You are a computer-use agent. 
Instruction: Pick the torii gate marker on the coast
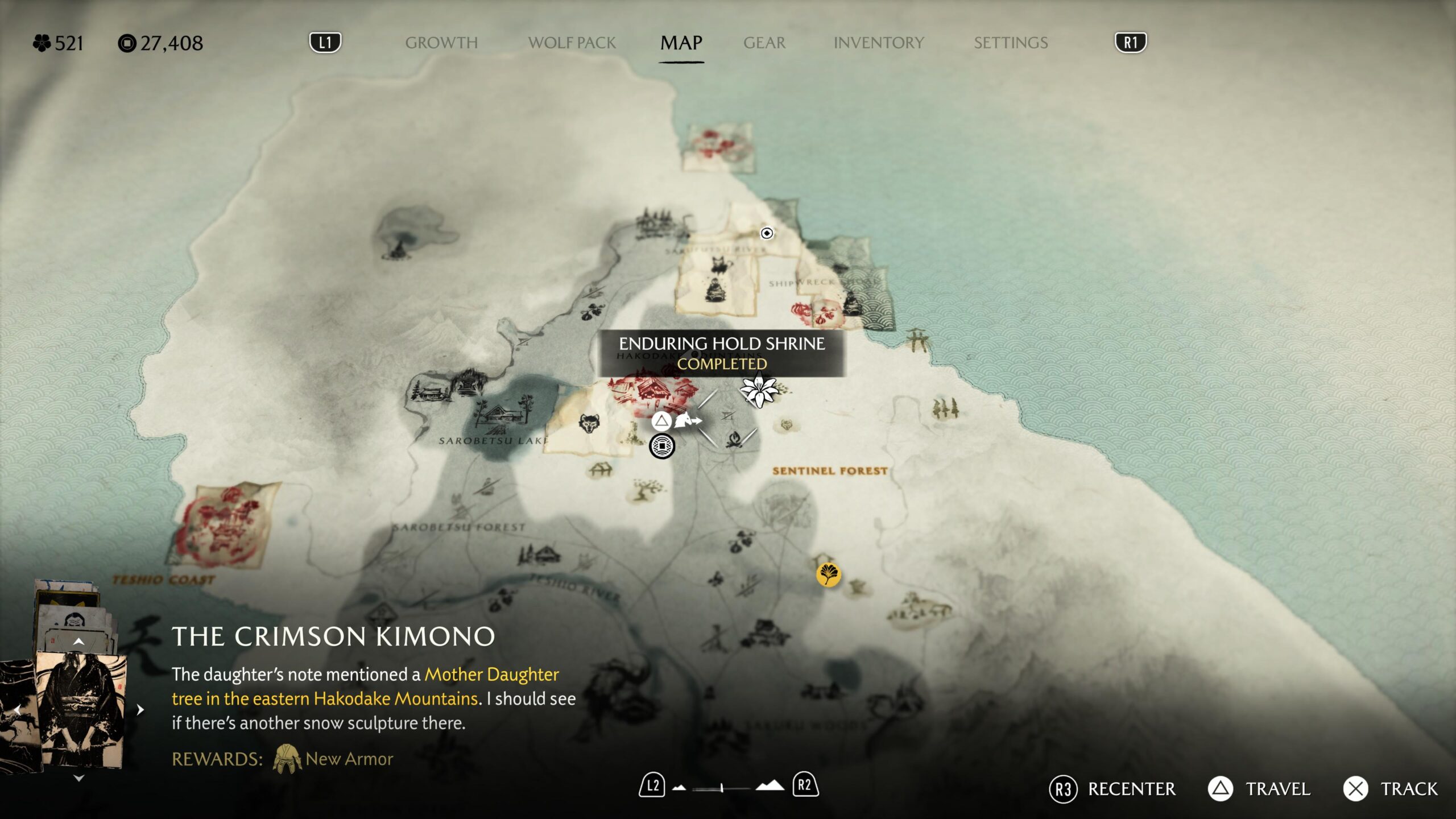pyautogui.click(x=917, y=340)
